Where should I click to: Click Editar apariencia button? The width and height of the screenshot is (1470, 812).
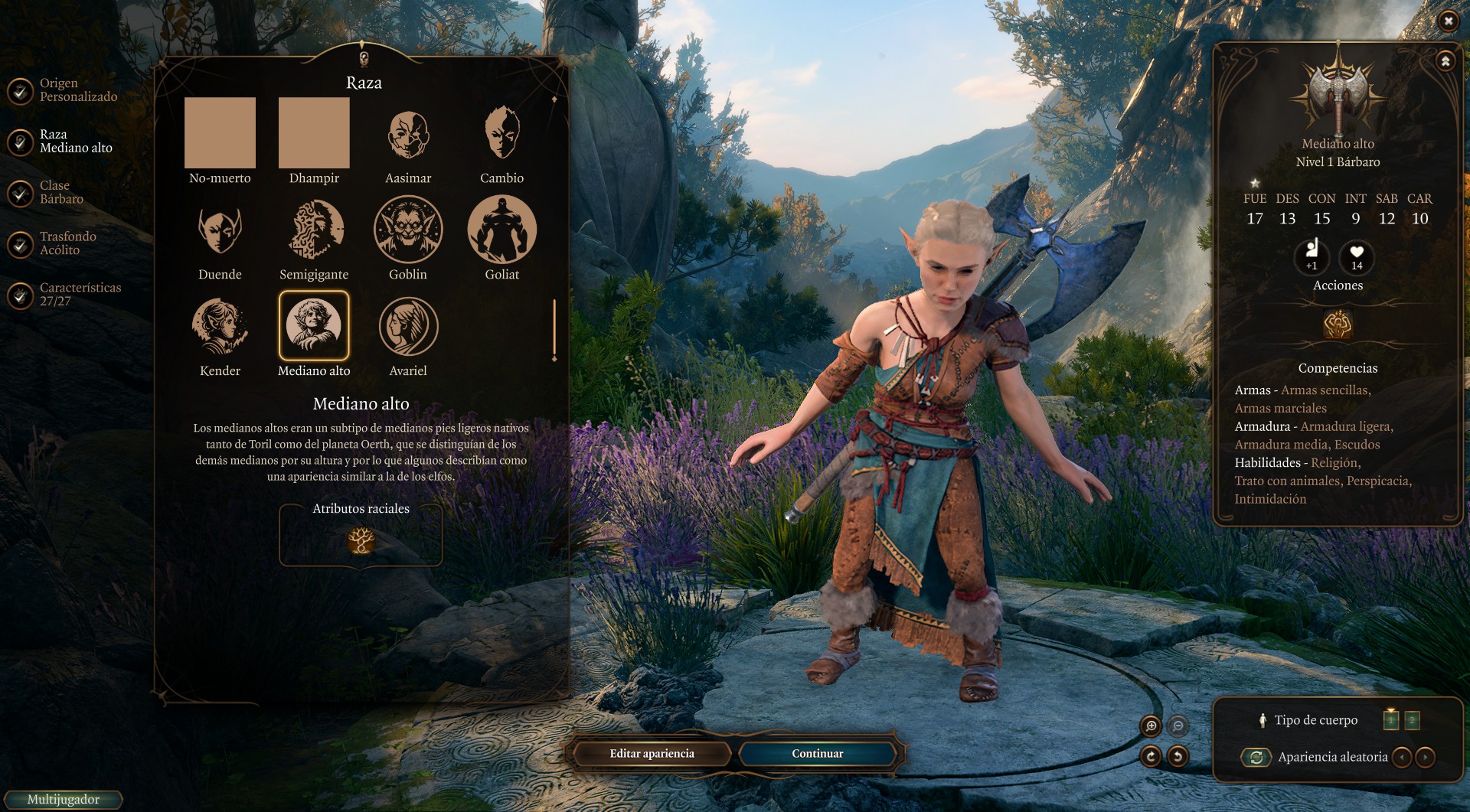pos(652,754)
